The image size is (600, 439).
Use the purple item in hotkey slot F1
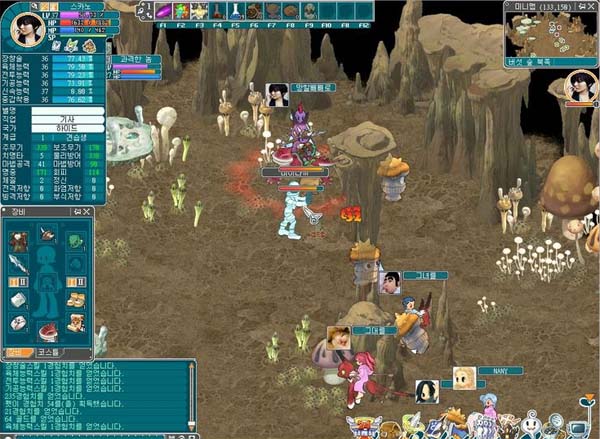click(x=164, y=11)
